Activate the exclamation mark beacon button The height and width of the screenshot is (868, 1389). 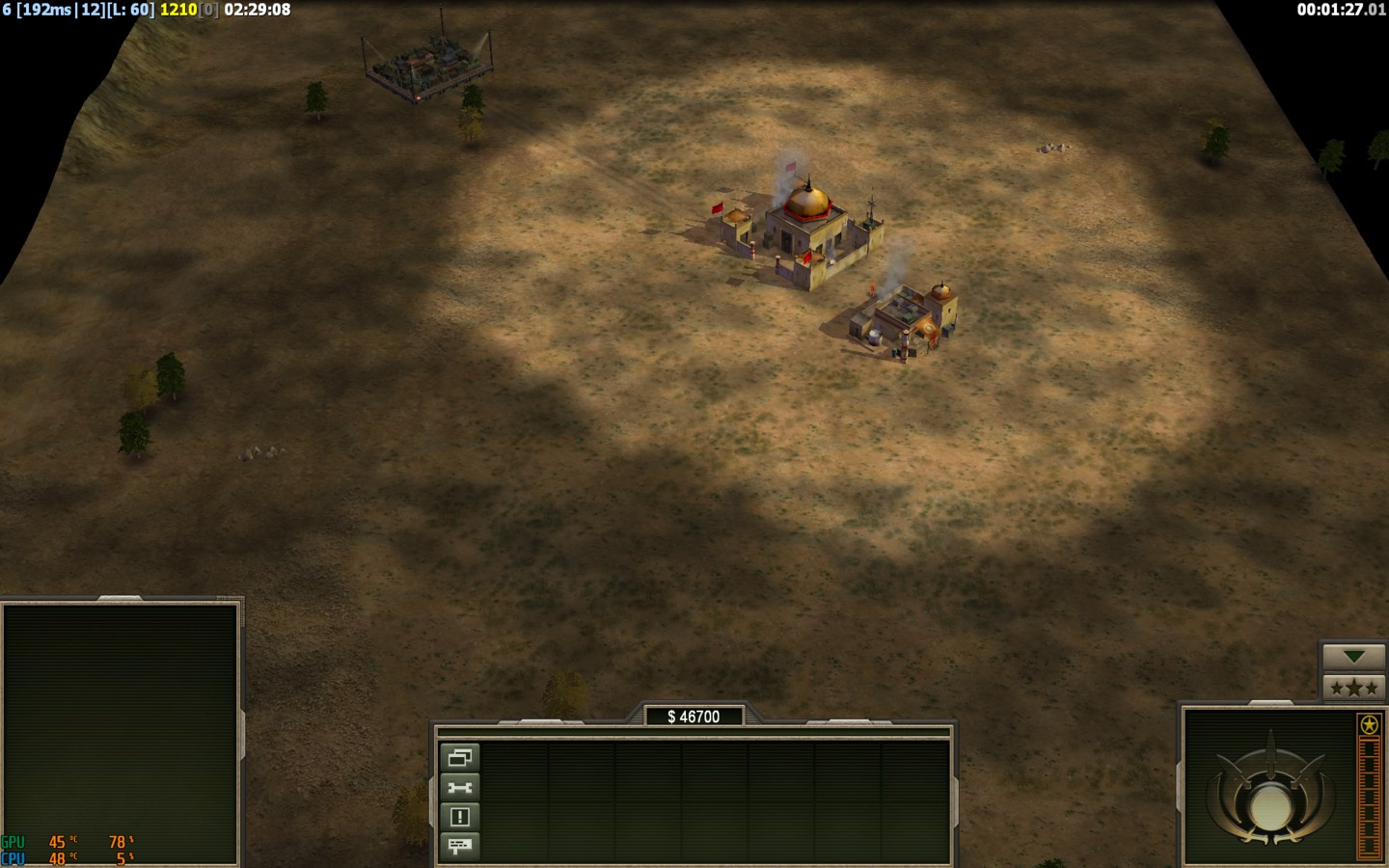click(459, 817)
